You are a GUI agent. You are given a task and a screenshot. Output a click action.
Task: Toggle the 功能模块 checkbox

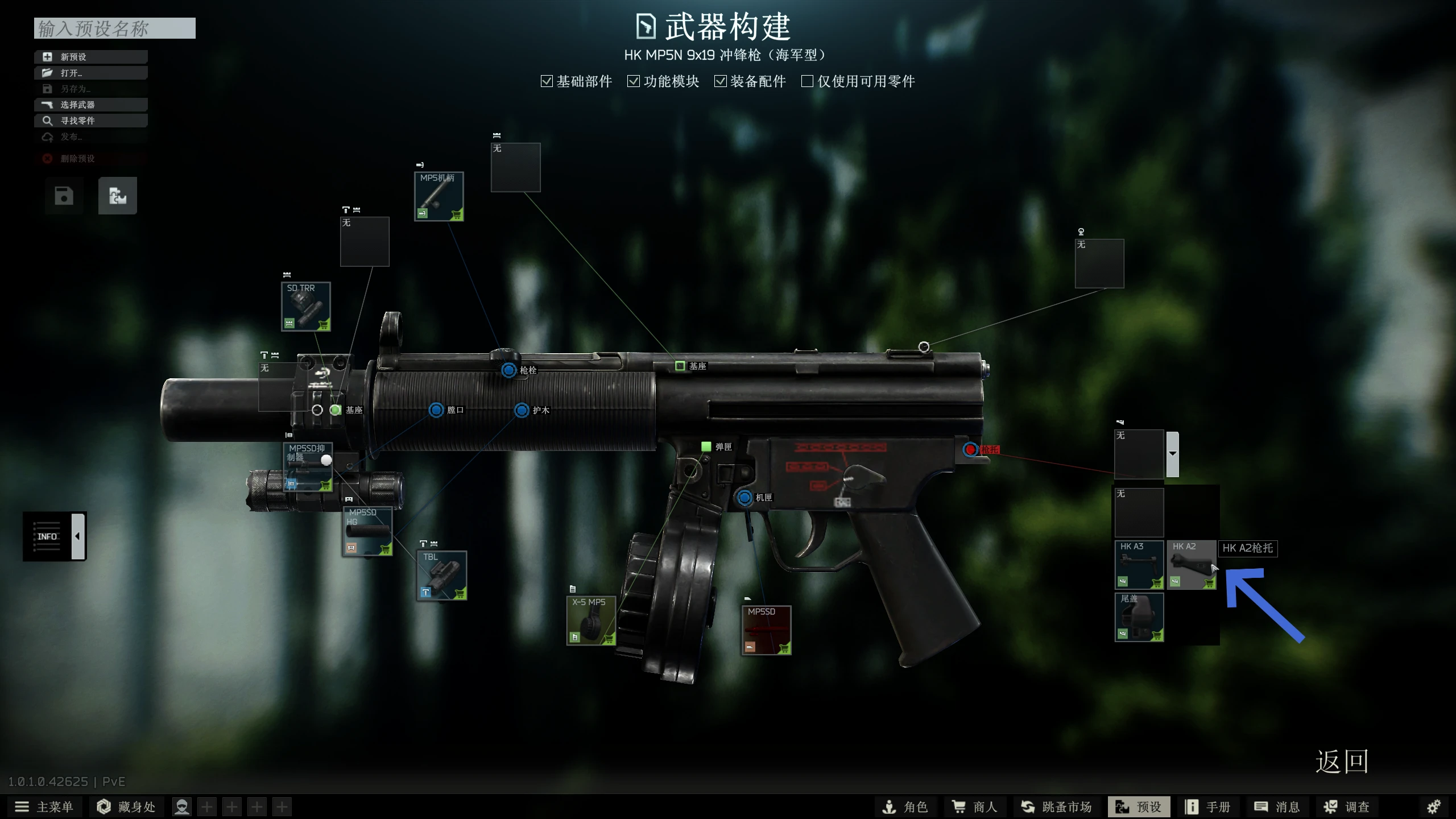coord(634,81)
